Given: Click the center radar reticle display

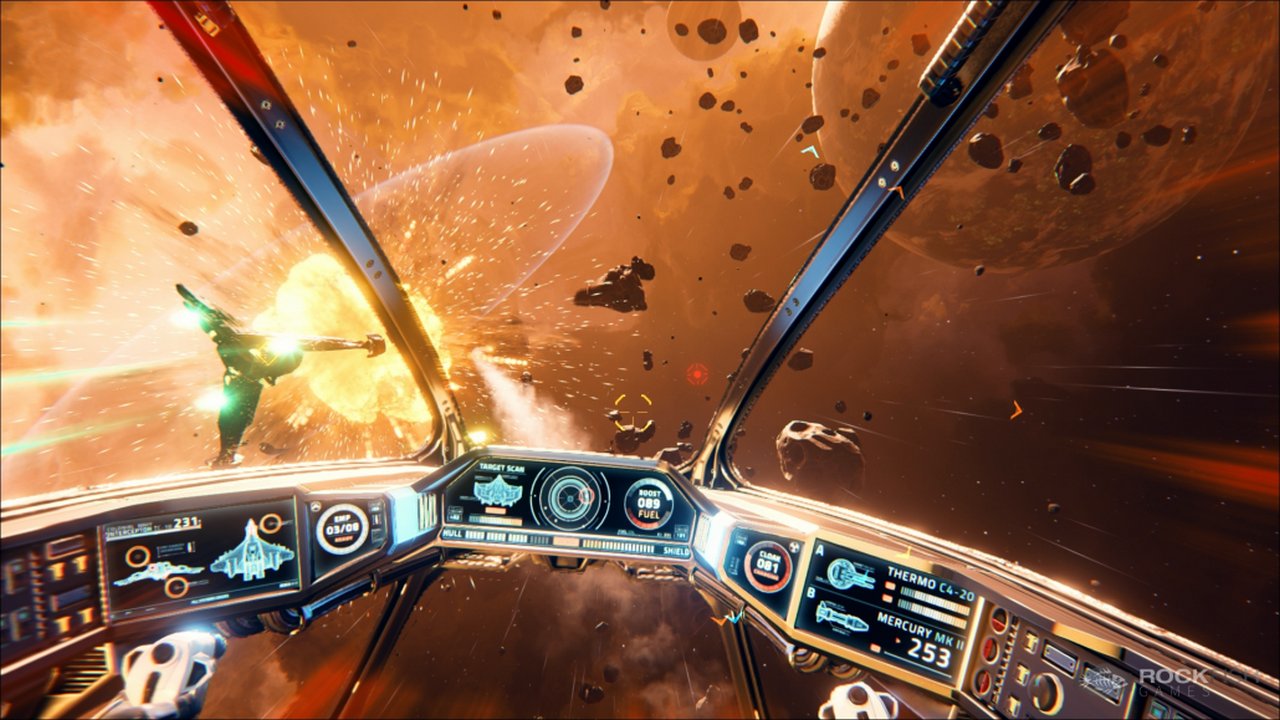Looking at the screenshot, I should 570,499.
